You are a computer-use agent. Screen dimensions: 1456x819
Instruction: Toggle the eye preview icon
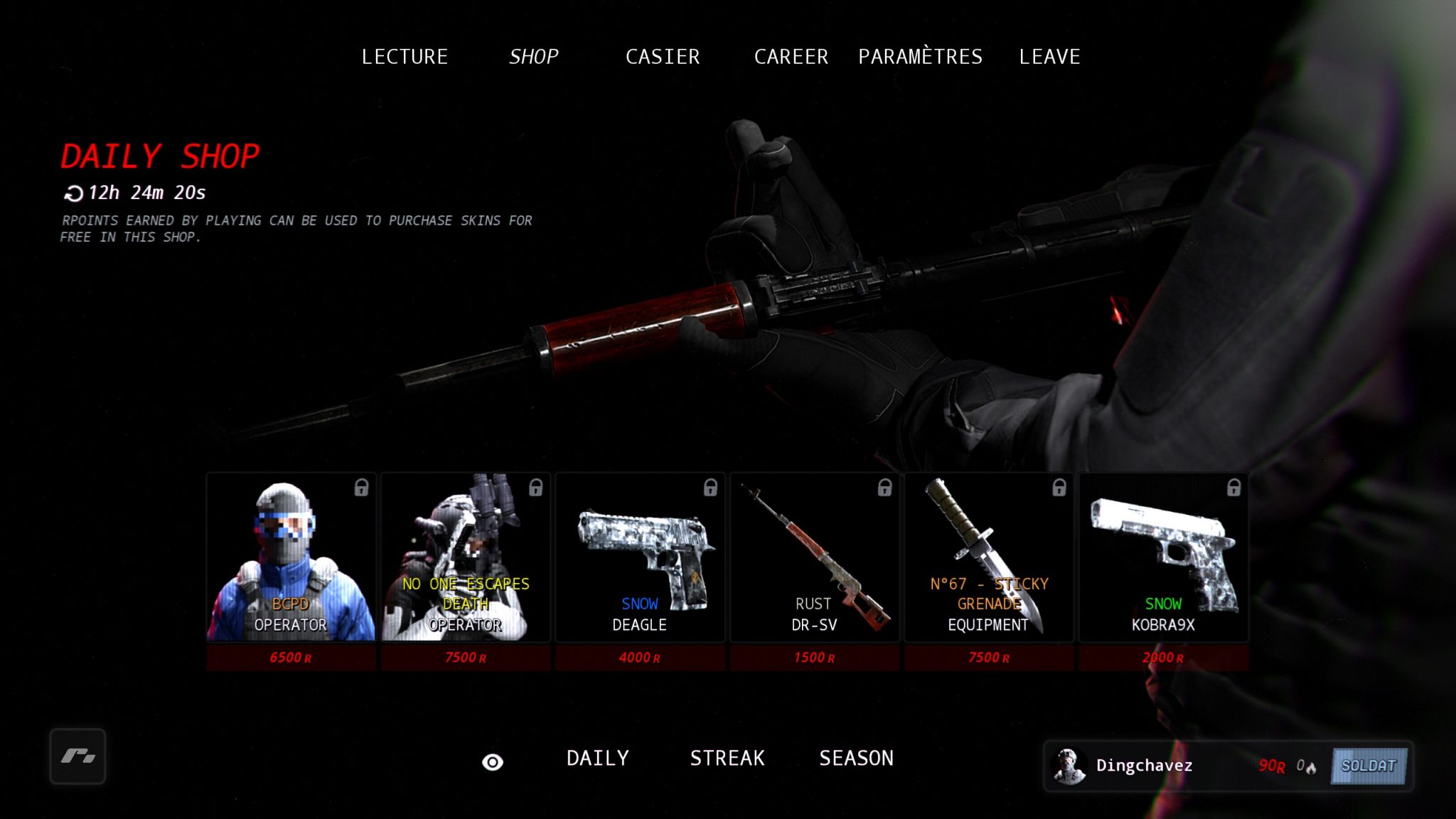tap(493, 762)
